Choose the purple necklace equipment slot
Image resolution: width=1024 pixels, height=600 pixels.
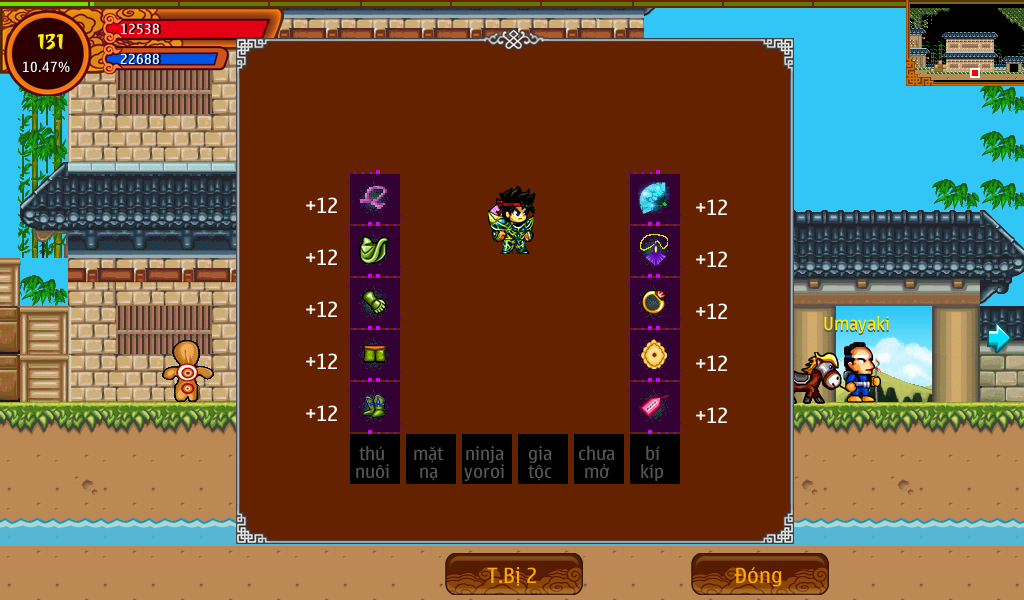(655, 251)
